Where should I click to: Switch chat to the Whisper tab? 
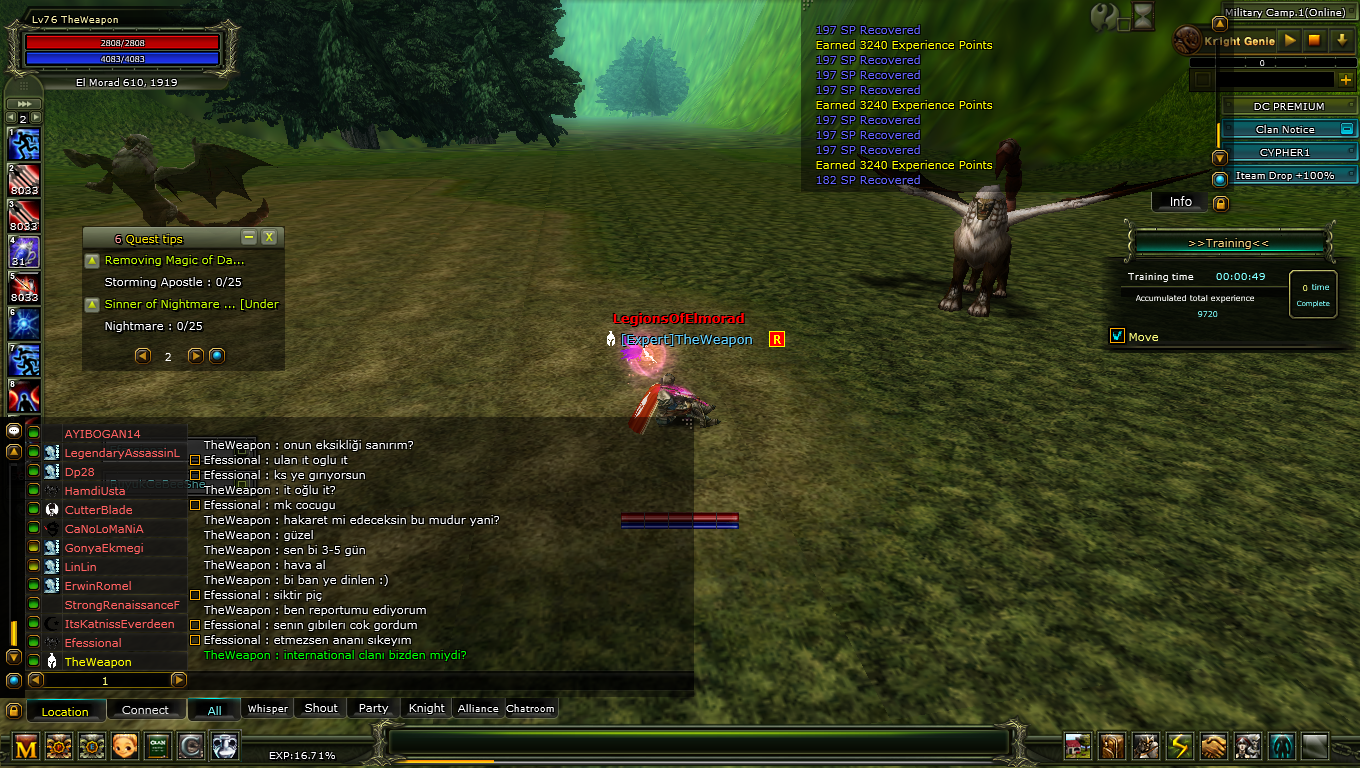(267, 709)
